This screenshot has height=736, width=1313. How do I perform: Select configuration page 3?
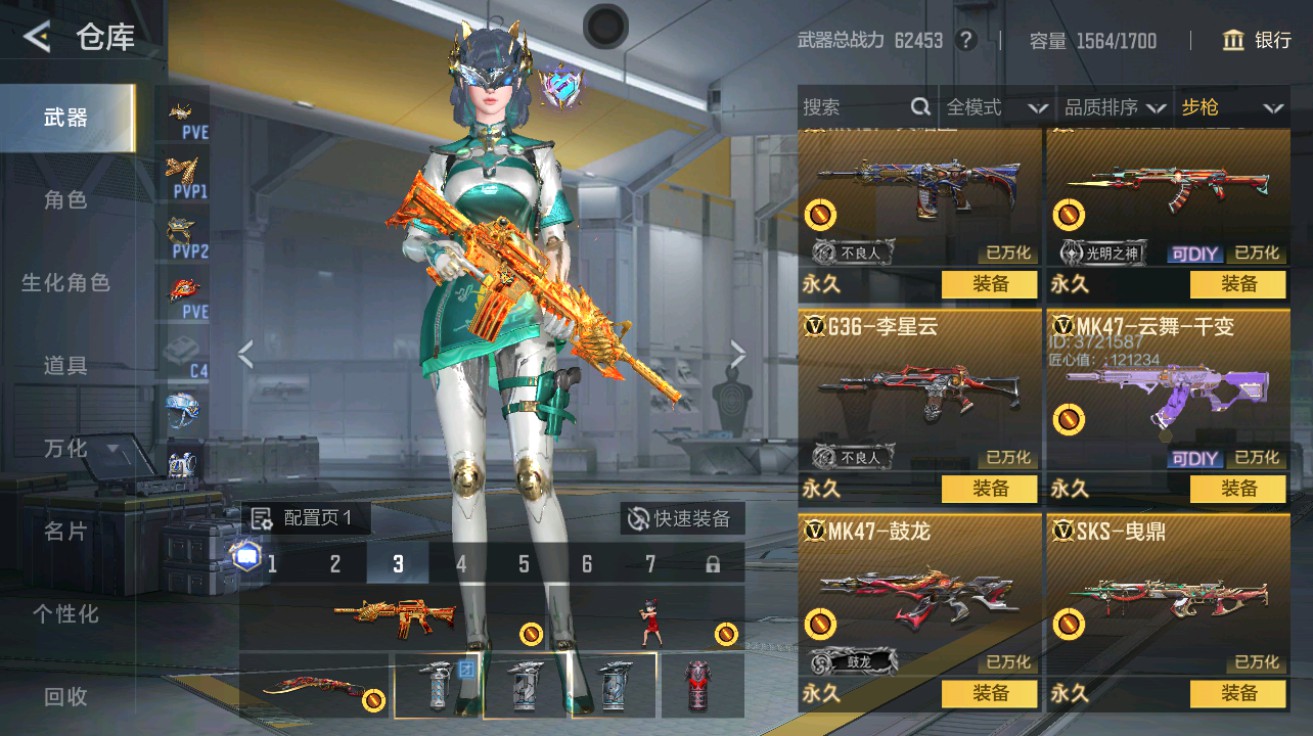click(398, 564)
